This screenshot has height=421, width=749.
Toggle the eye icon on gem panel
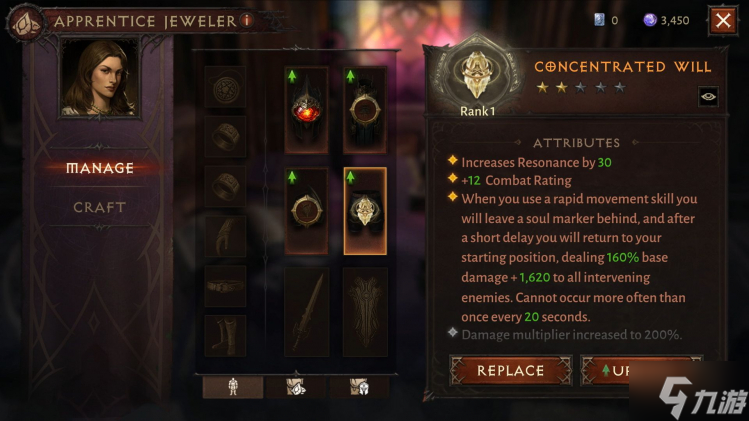pos(708,96)
